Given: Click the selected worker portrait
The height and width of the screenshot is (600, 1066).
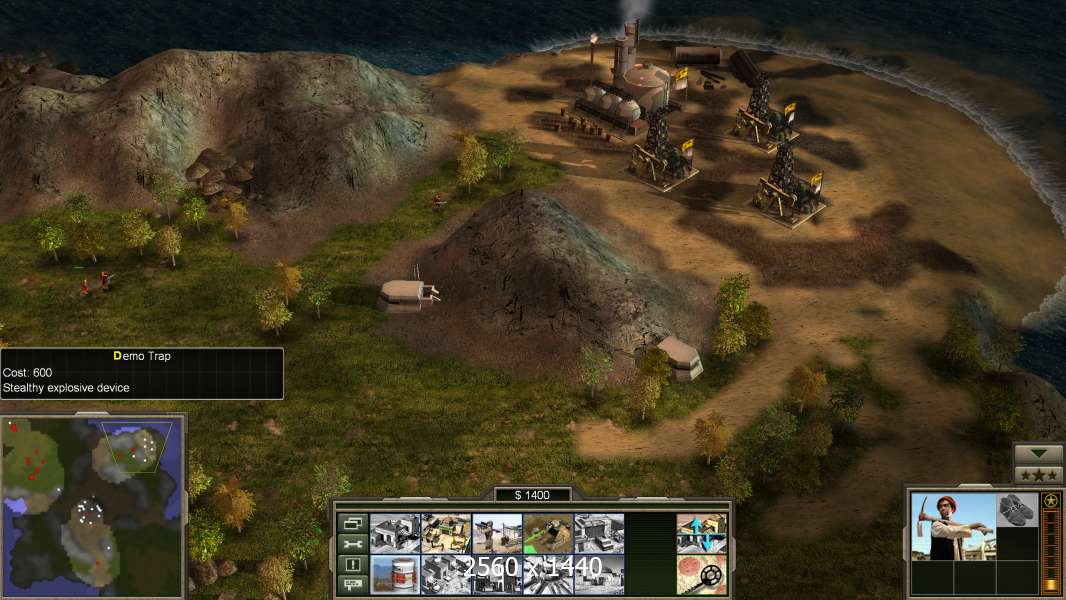Looking at the screenshot, I should [954, 526].
